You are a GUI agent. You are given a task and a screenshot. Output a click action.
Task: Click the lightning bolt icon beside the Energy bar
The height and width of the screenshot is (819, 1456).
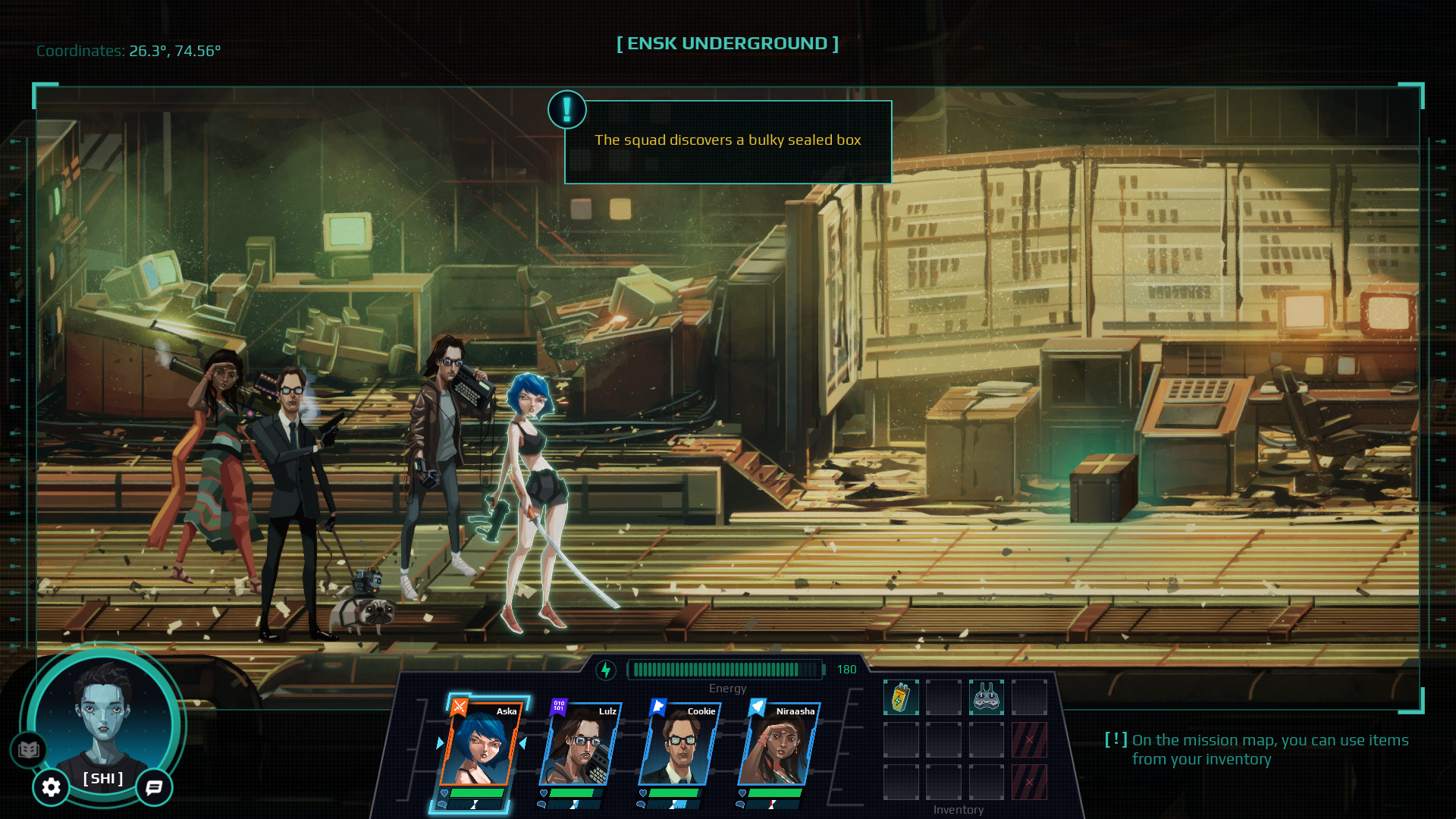(607, 670)
